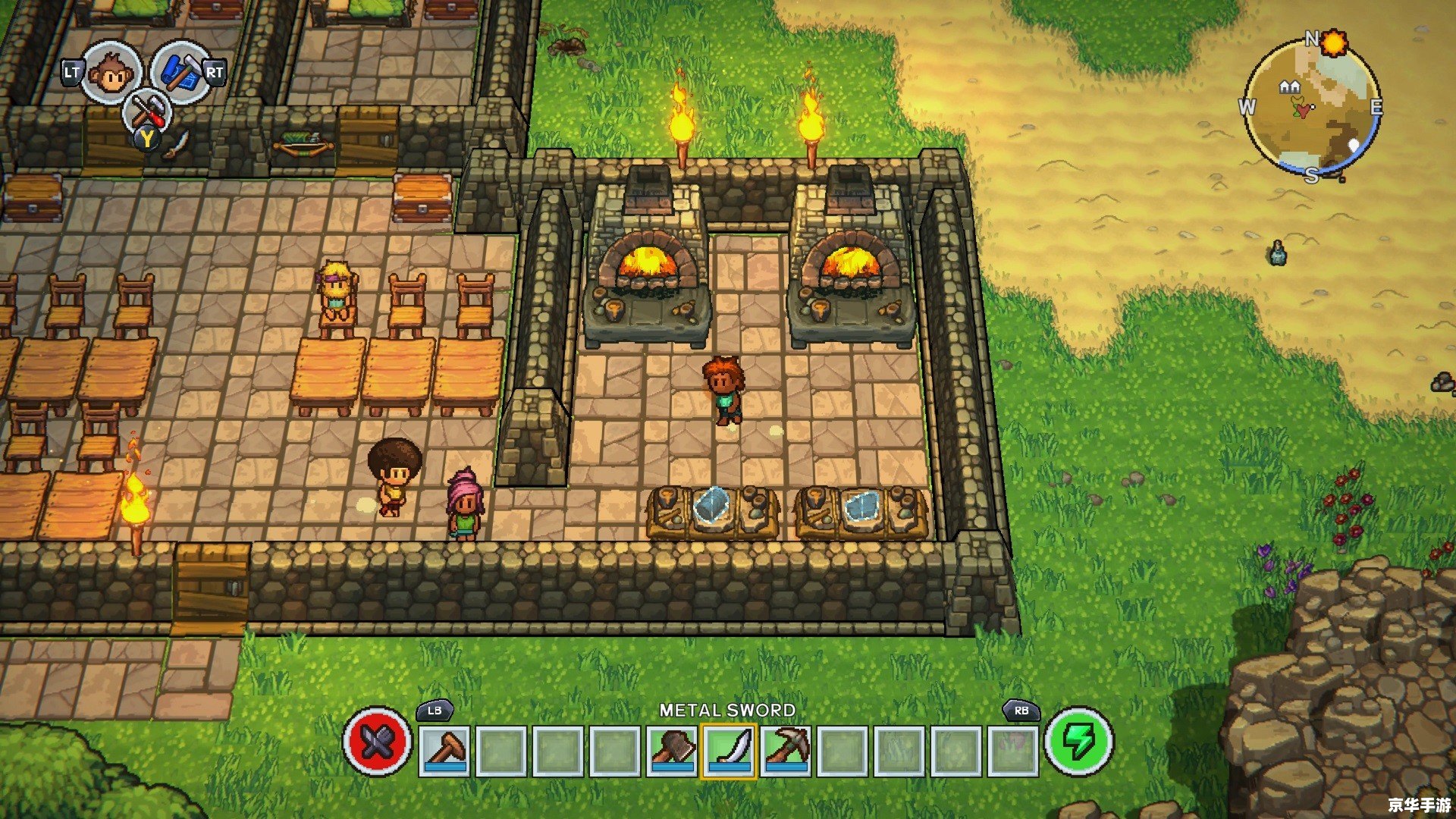Screen dimensions: 1456x819
Task: Click the red fork and knife hunger button
Action: [x=377, y=742]
